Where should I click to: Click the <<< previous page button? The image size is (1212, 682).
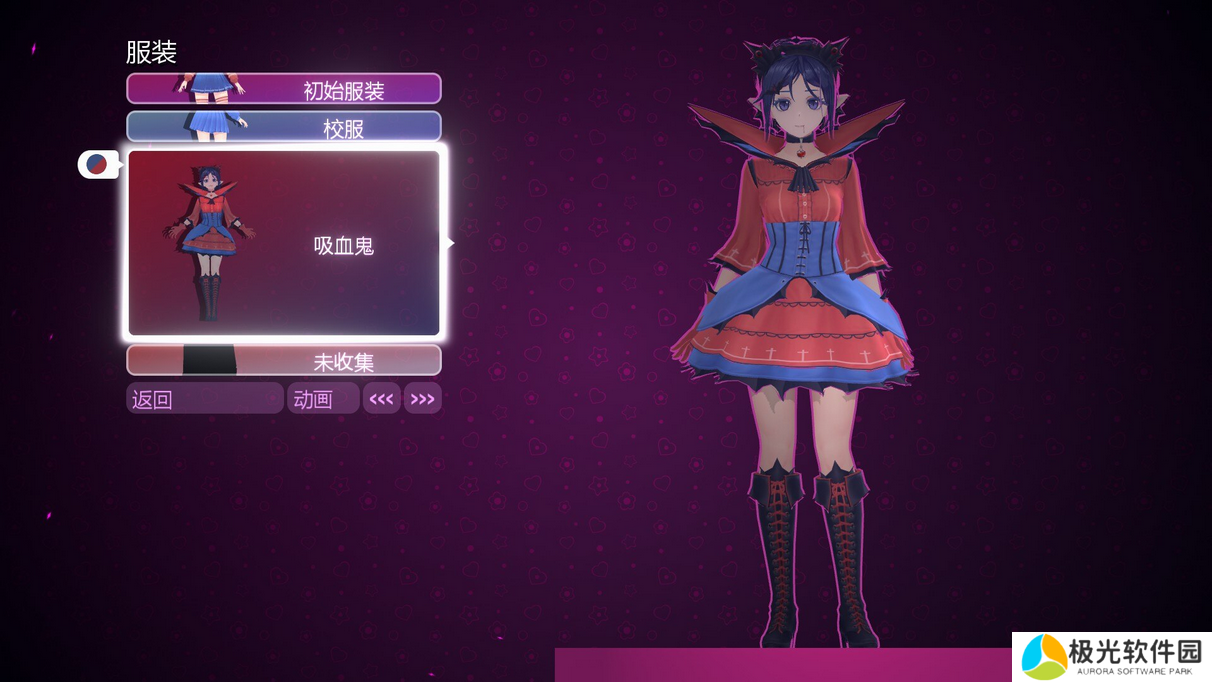381,399
